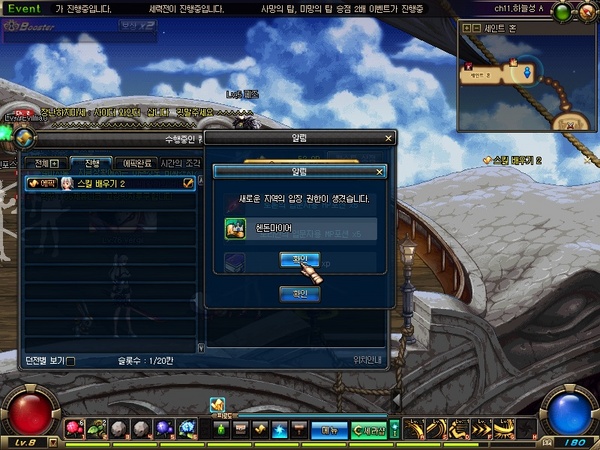The height and width of the screenshot is (450, 600).
Task: Toggle the 던전별 보기 checkbox
Action: (69, 361)
